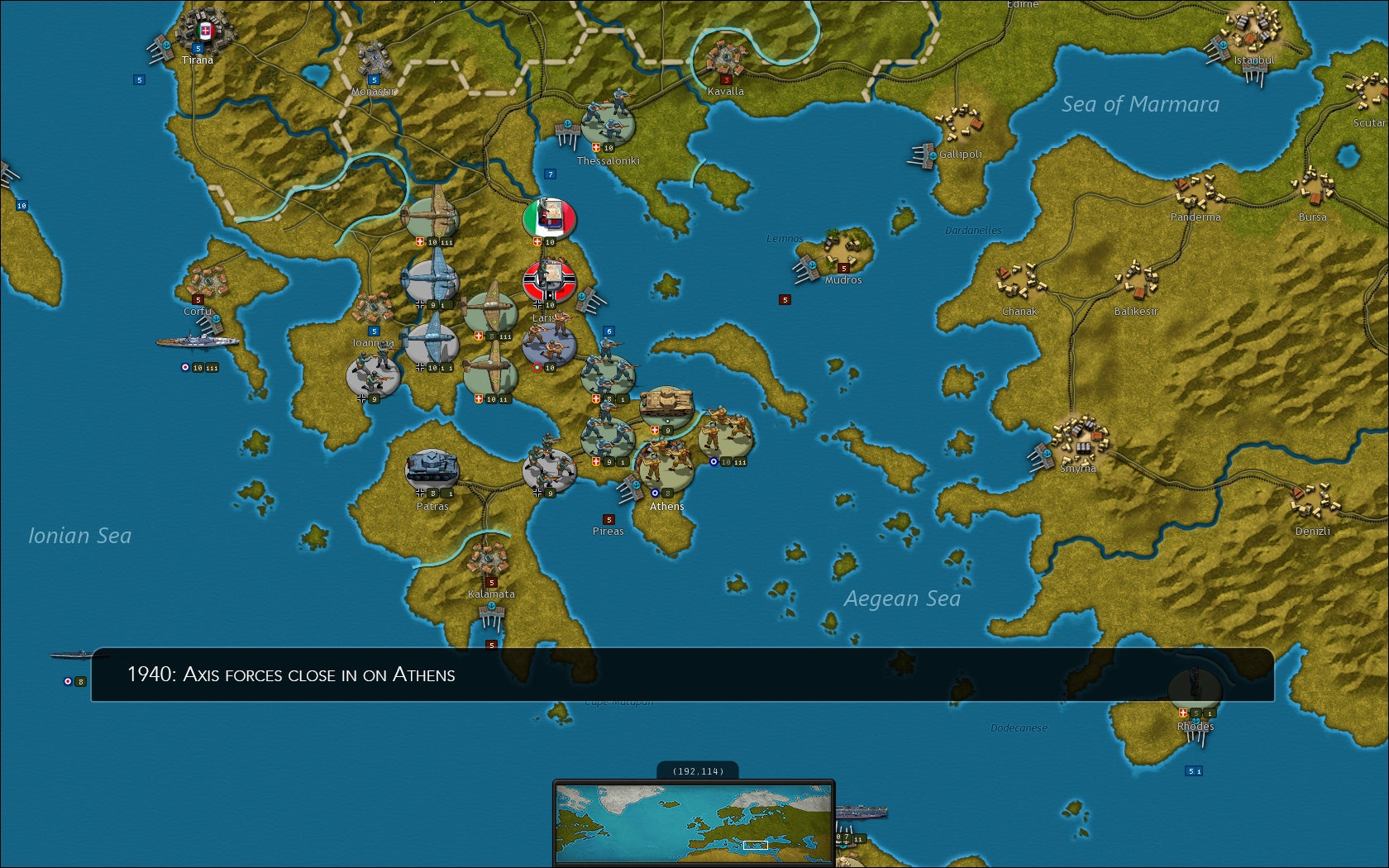Click the coastal gun battery at Pireas
Viewport: 1389px width, 868px height.
[631, 488]
